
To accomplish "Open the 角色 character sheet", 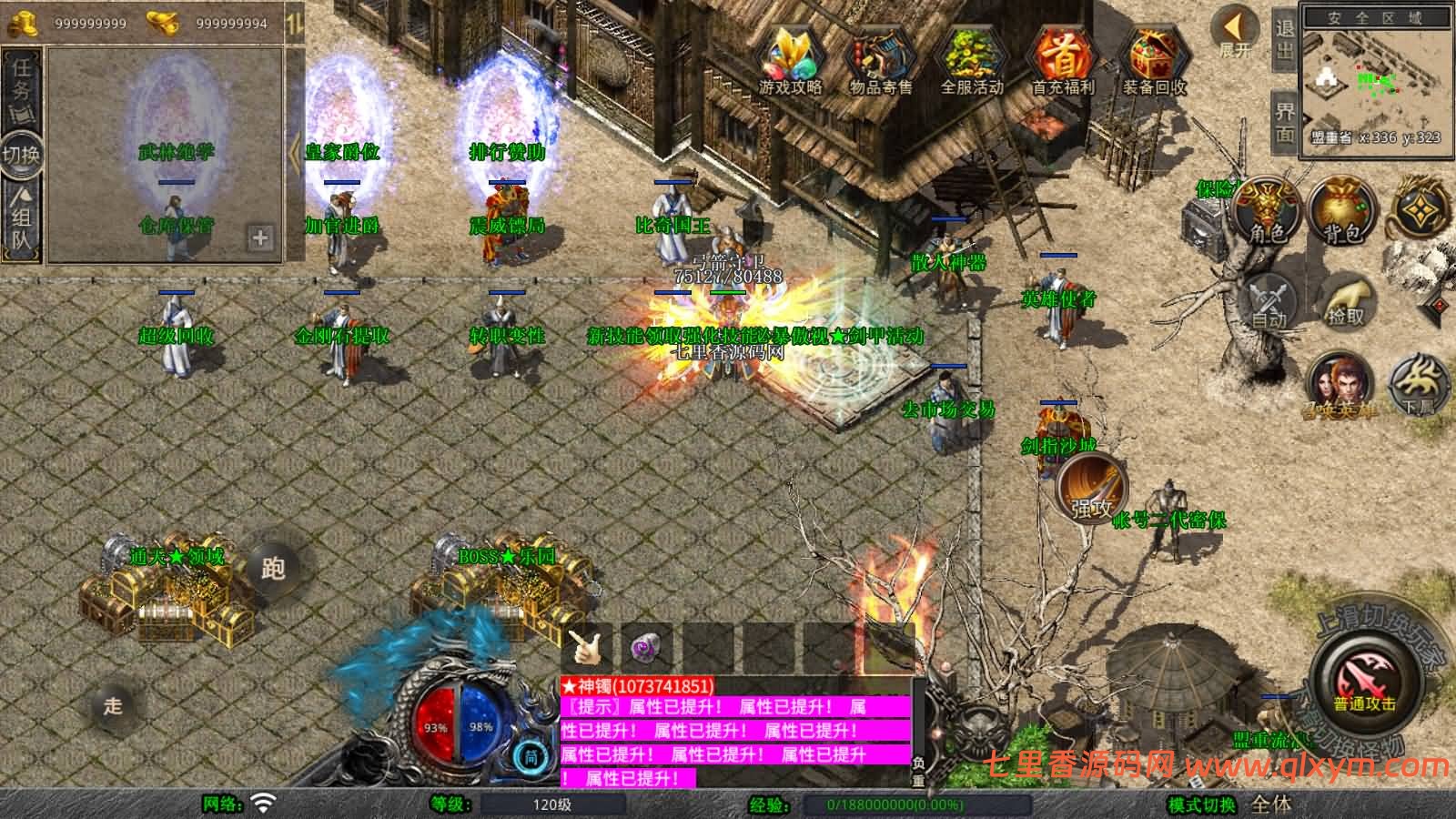I will pyautogui.click(x=1266, y=211).
